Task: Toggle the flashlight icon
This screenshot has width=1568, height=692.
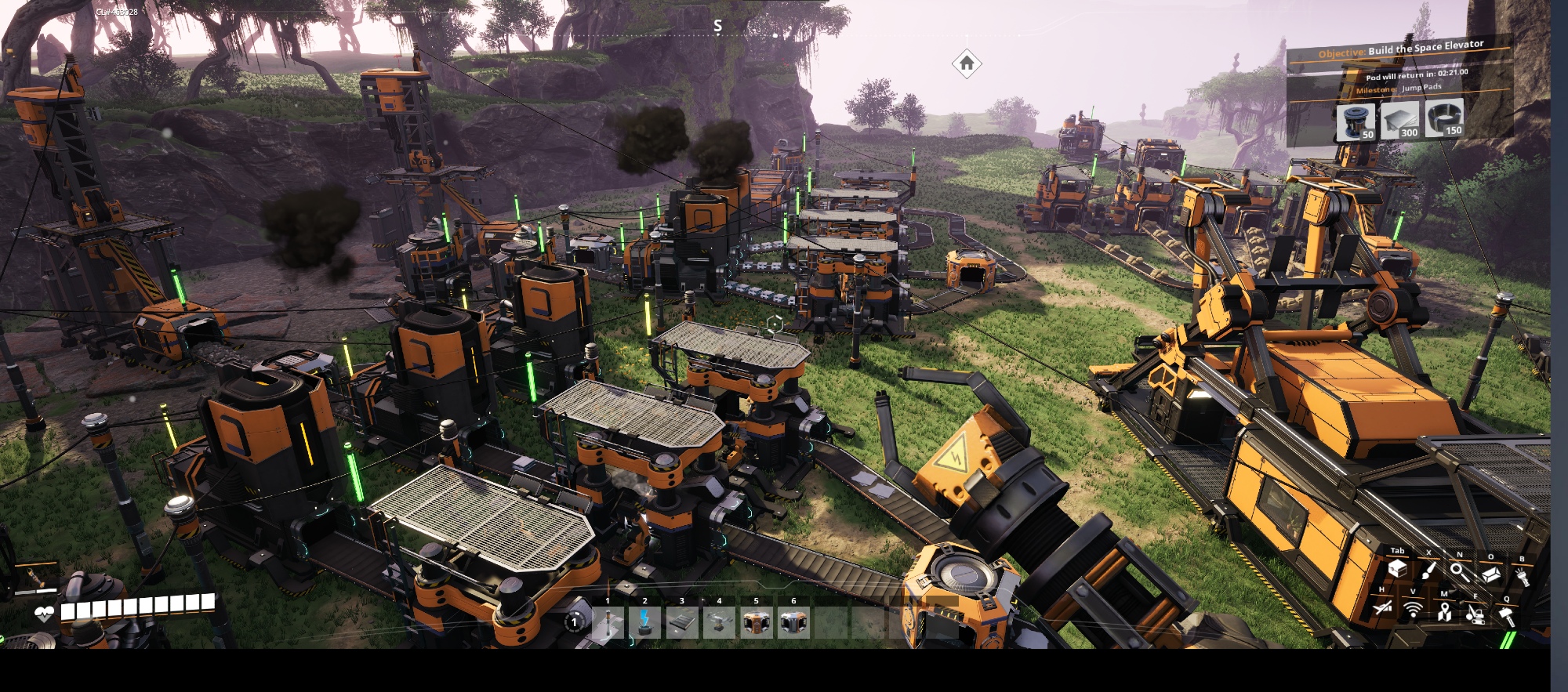Action: pos(1523,576)
